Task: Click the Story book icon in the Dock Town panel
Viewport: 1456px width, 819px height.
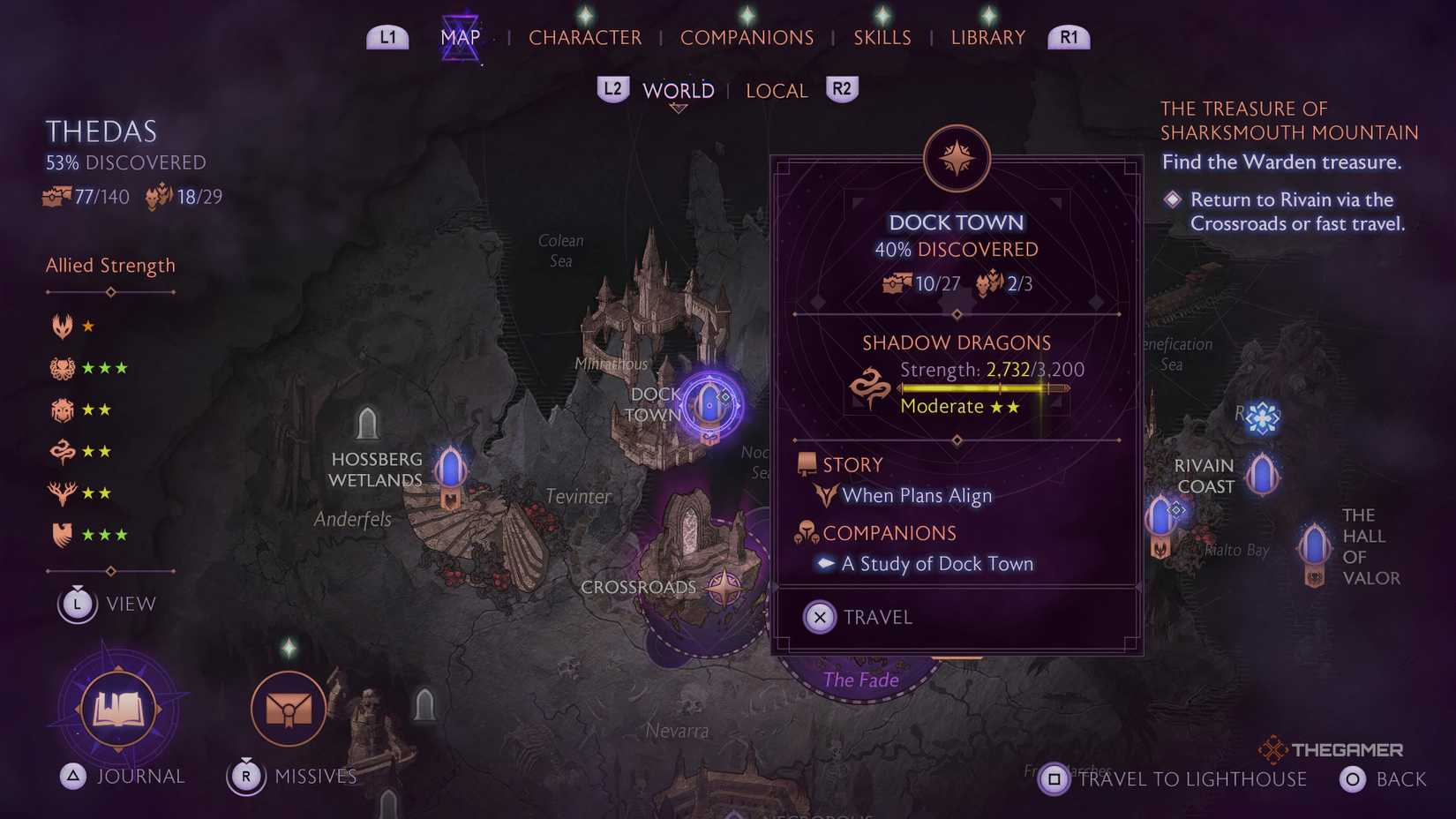Action: tap(806, 462)
